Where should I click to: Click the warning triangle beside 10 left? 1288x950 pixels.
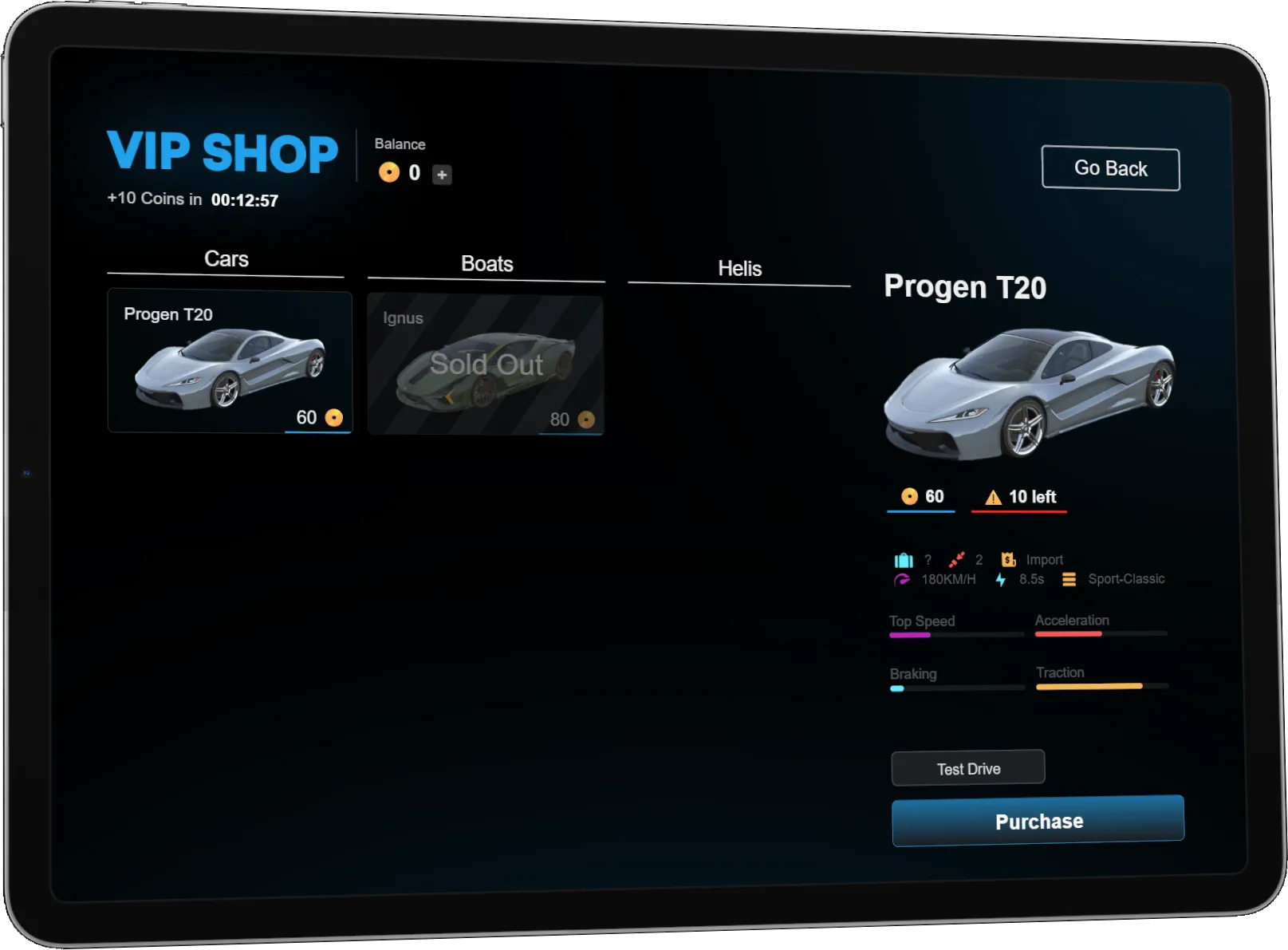click(x=992, y=496)
